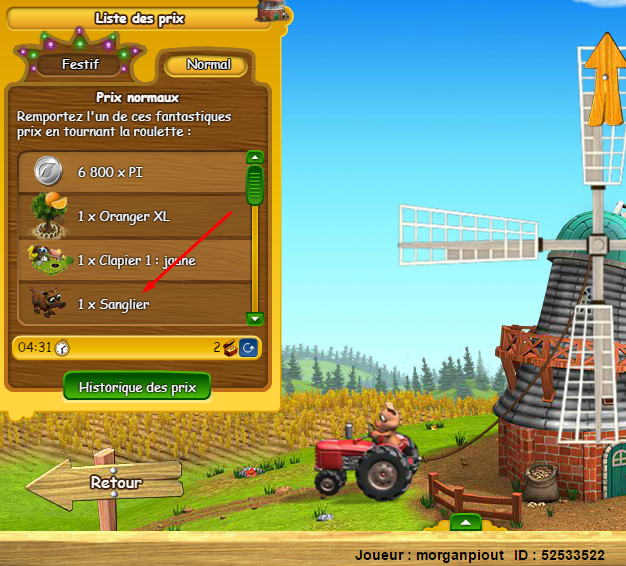Click the green scrollbar handle
The height and width of the screenshot is (566, 626).
point(255,186)
